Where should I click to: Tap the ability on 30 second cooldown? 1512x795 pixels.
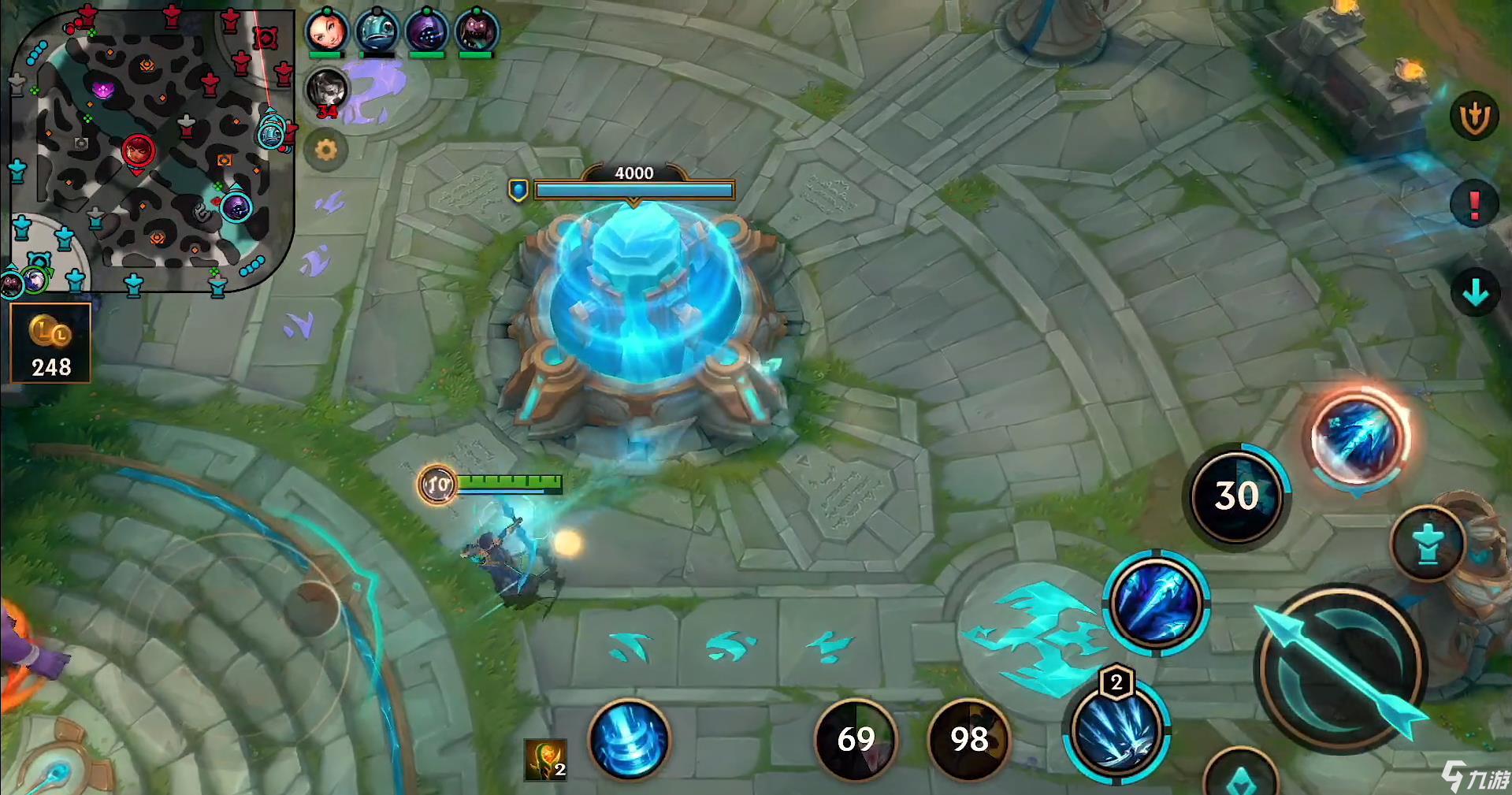click(1236, 496)
